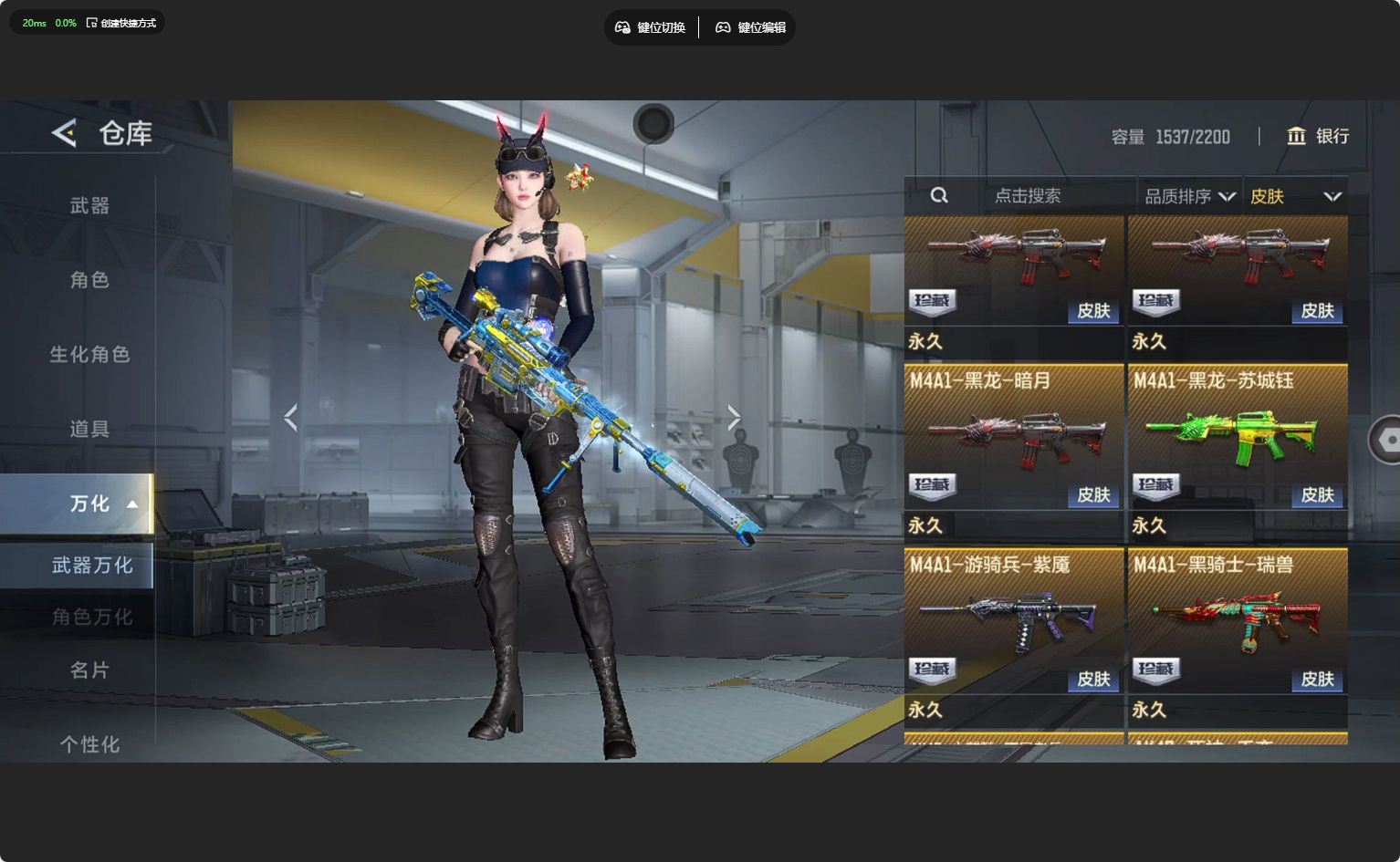The width and height of the screenshot is (1400, 862).
Task: Choose the M4A1-游骑兵-紫魇 skin
Action: coord(1013,622)
